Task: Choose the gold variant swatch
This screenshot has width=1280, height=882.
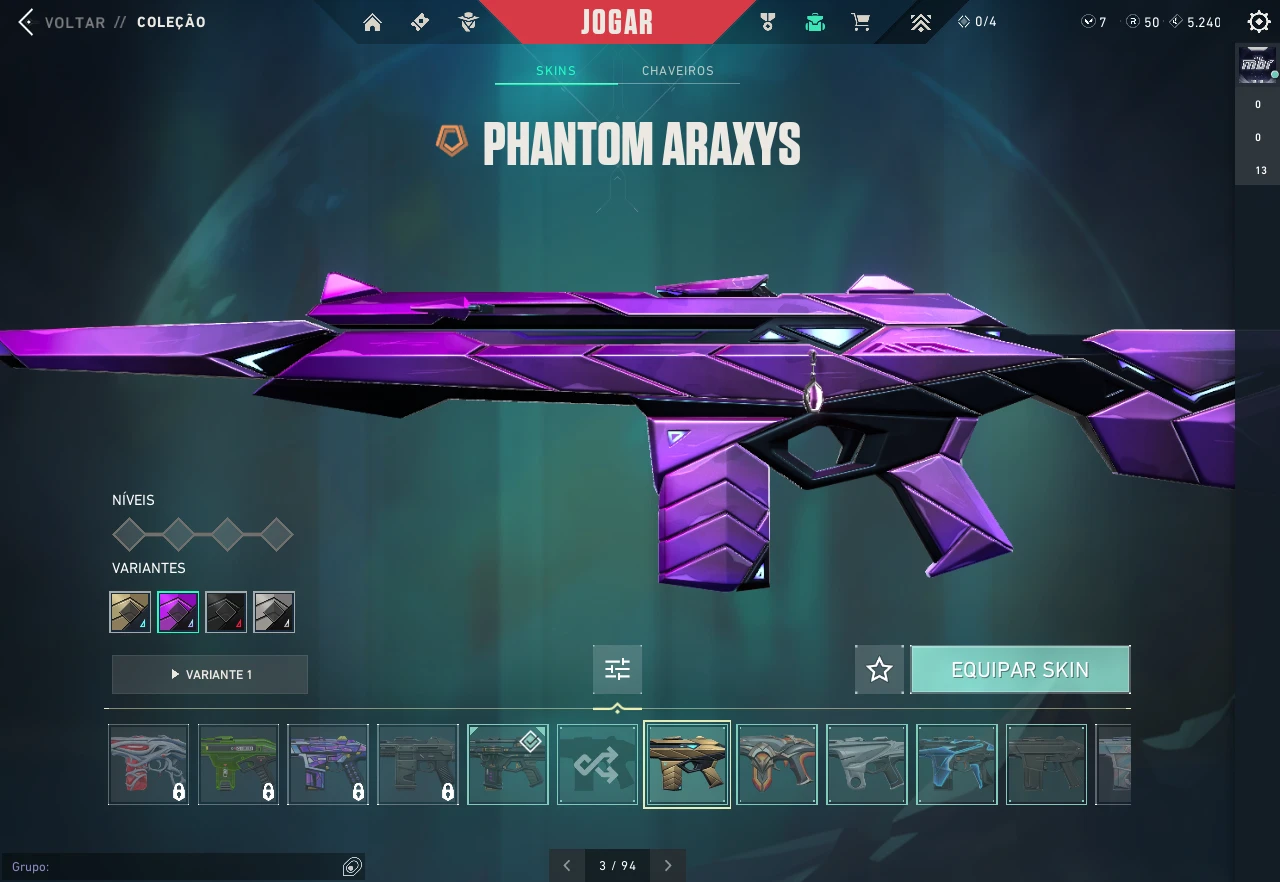Action: click(x=130, y=612)
